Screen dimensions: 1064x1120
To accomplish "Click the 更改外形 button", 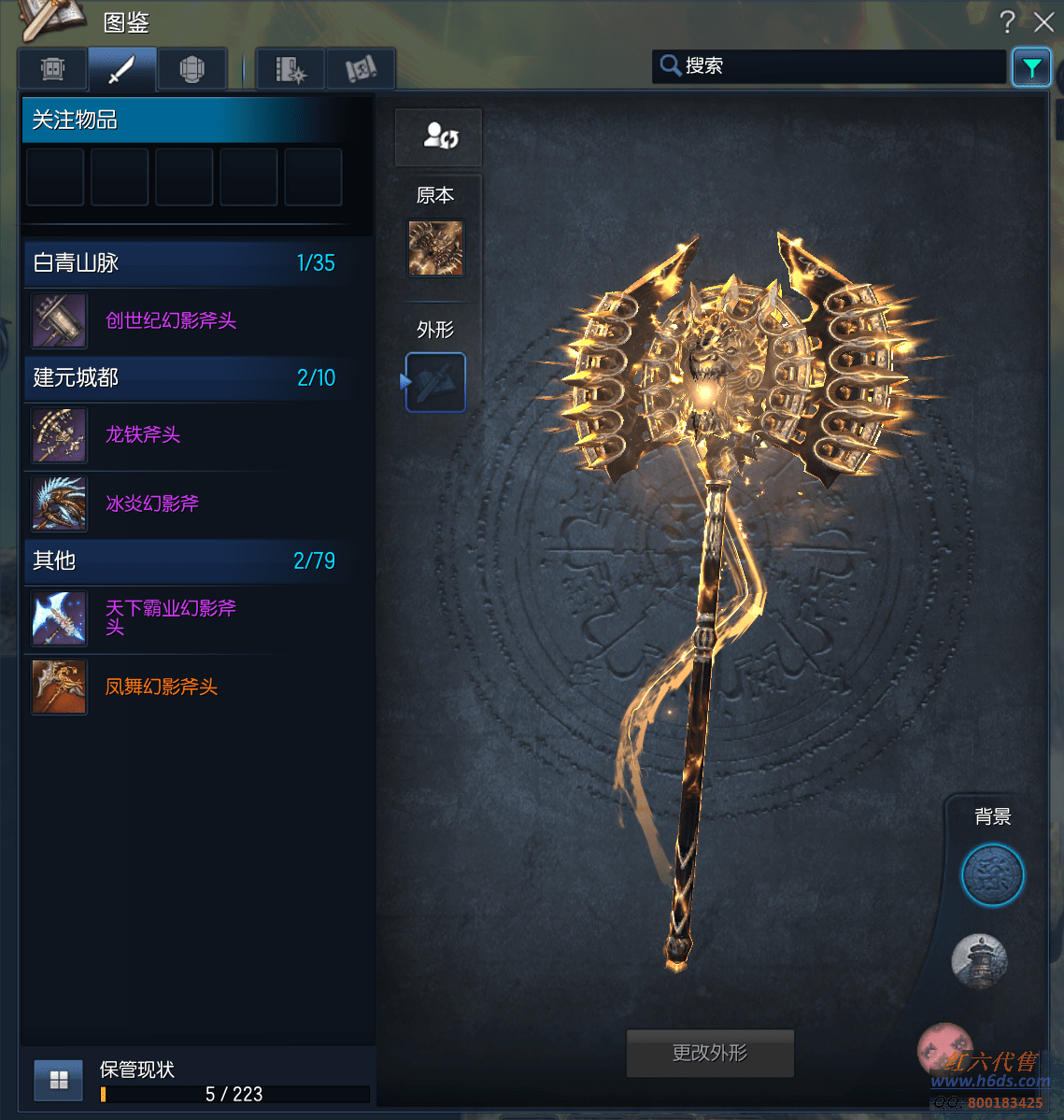I will tap(710, 1053).
